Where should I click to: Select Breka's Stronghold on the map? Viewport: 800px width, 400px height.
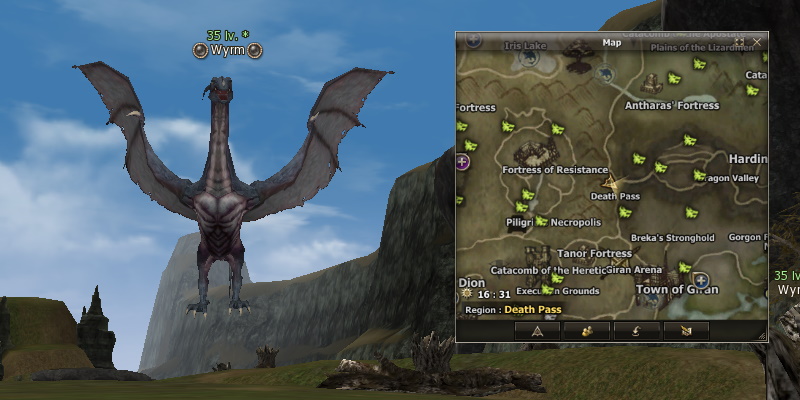point(672,238)
